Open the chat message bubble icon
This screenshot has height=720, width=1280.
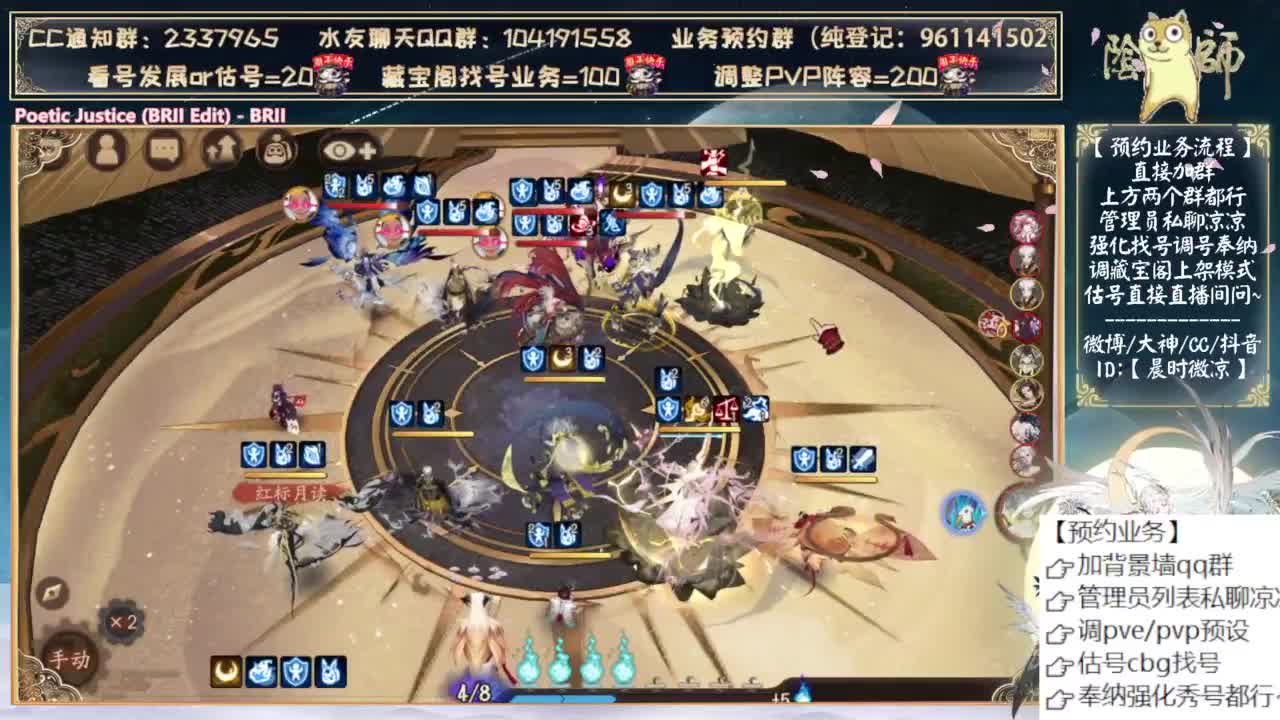pyautogui.click(x=163, y=150)
